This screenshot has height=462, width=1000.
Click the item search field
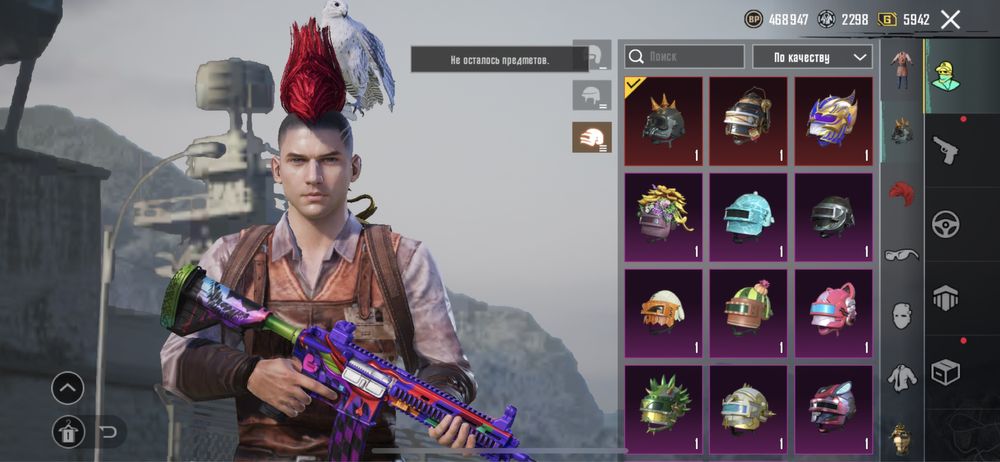684,57
